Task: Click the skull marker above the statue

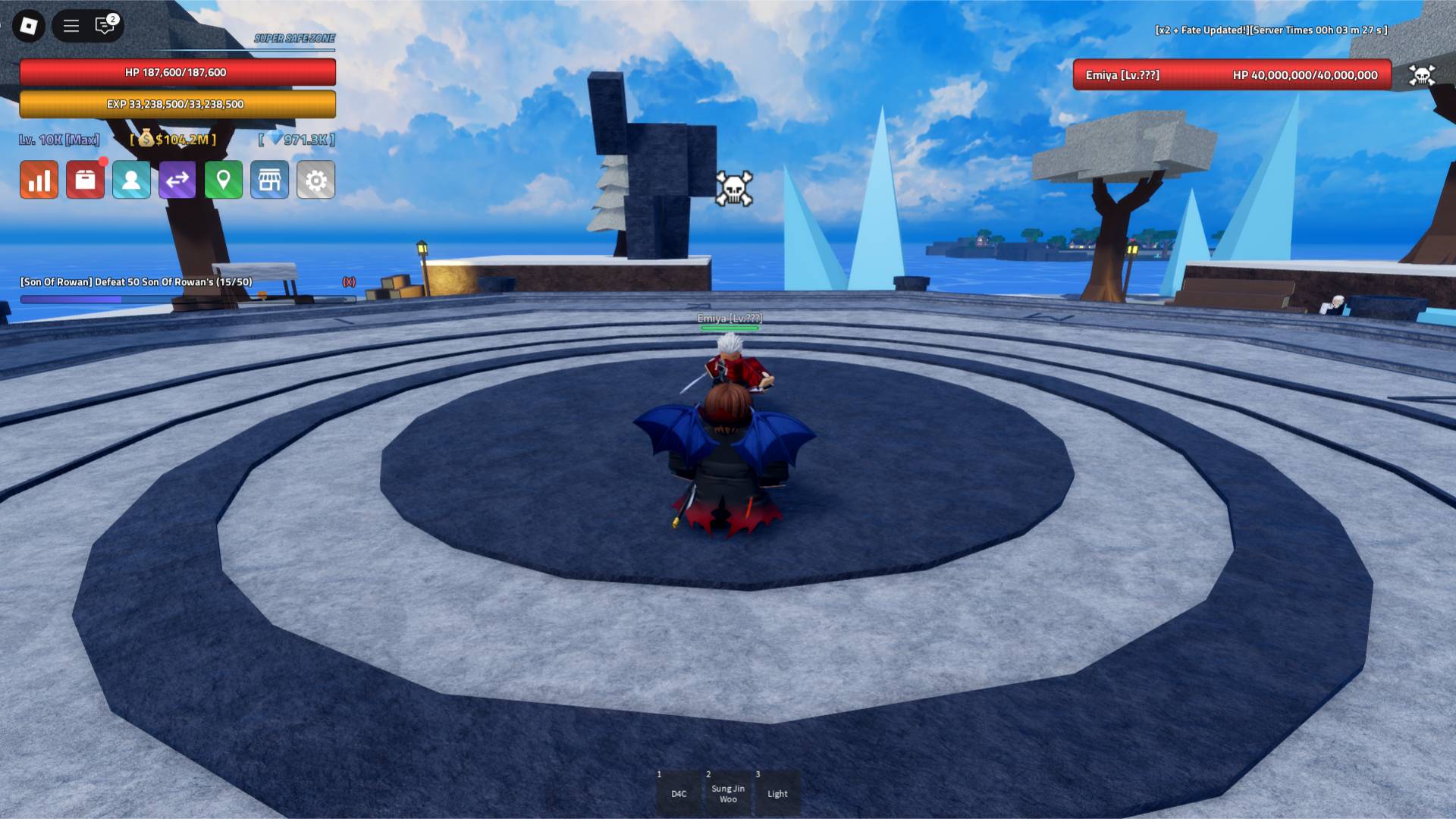Action: click(x=734, y=187)
